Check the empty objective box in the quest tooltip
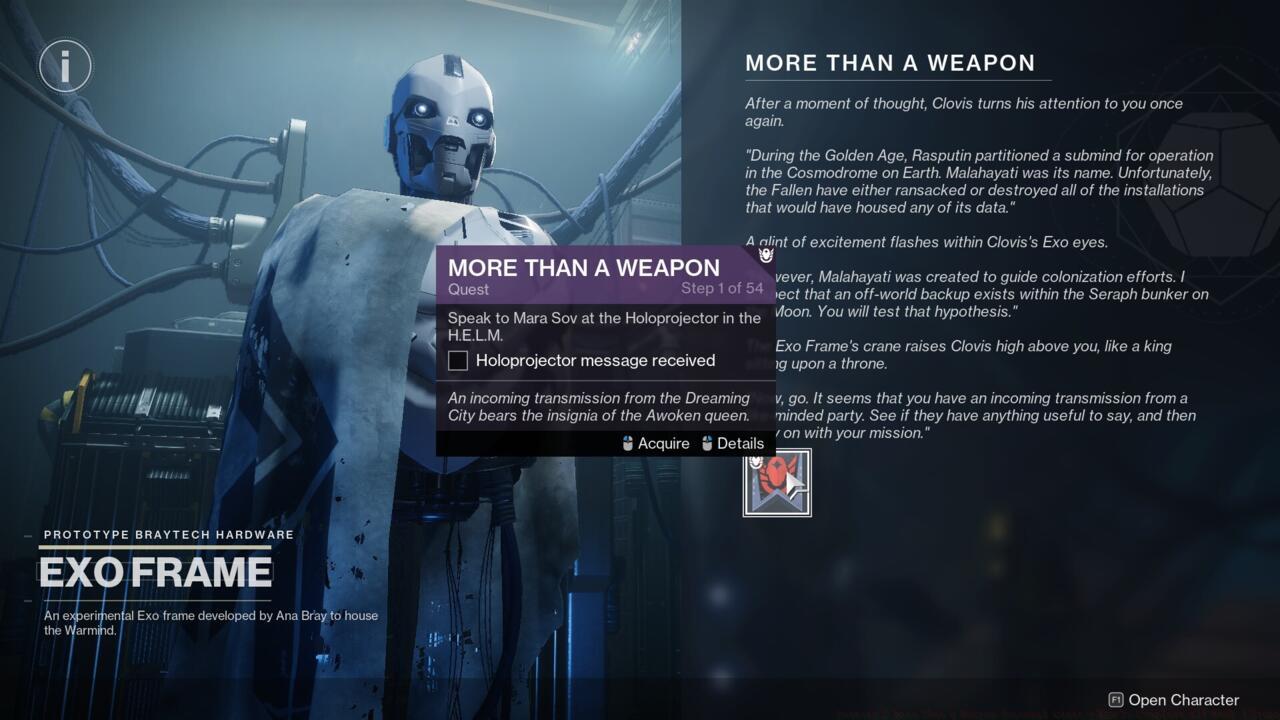 pyautogui.click(x=457, y=360)
